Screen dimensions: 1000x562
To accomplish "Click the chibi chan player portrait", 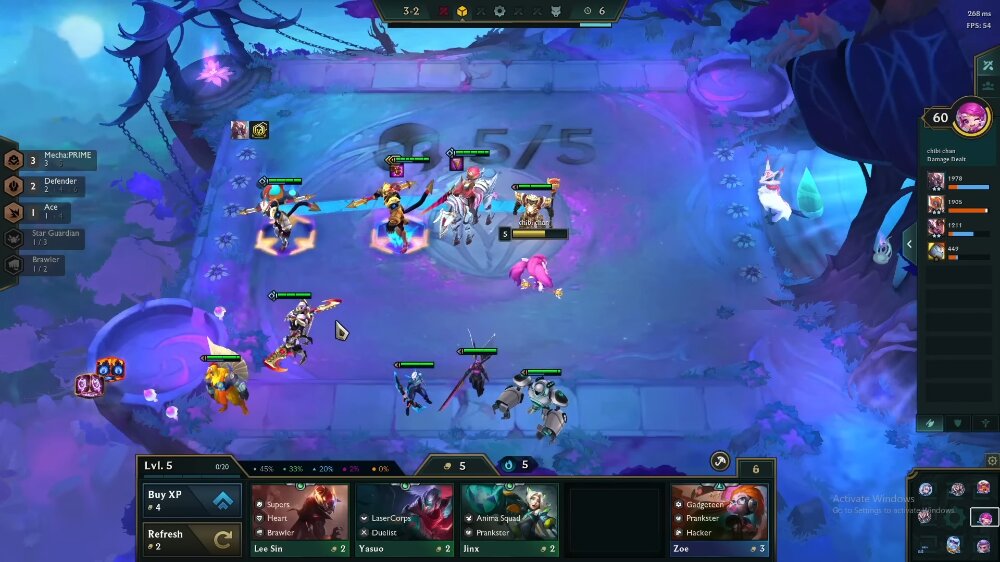I will [970, 117].
